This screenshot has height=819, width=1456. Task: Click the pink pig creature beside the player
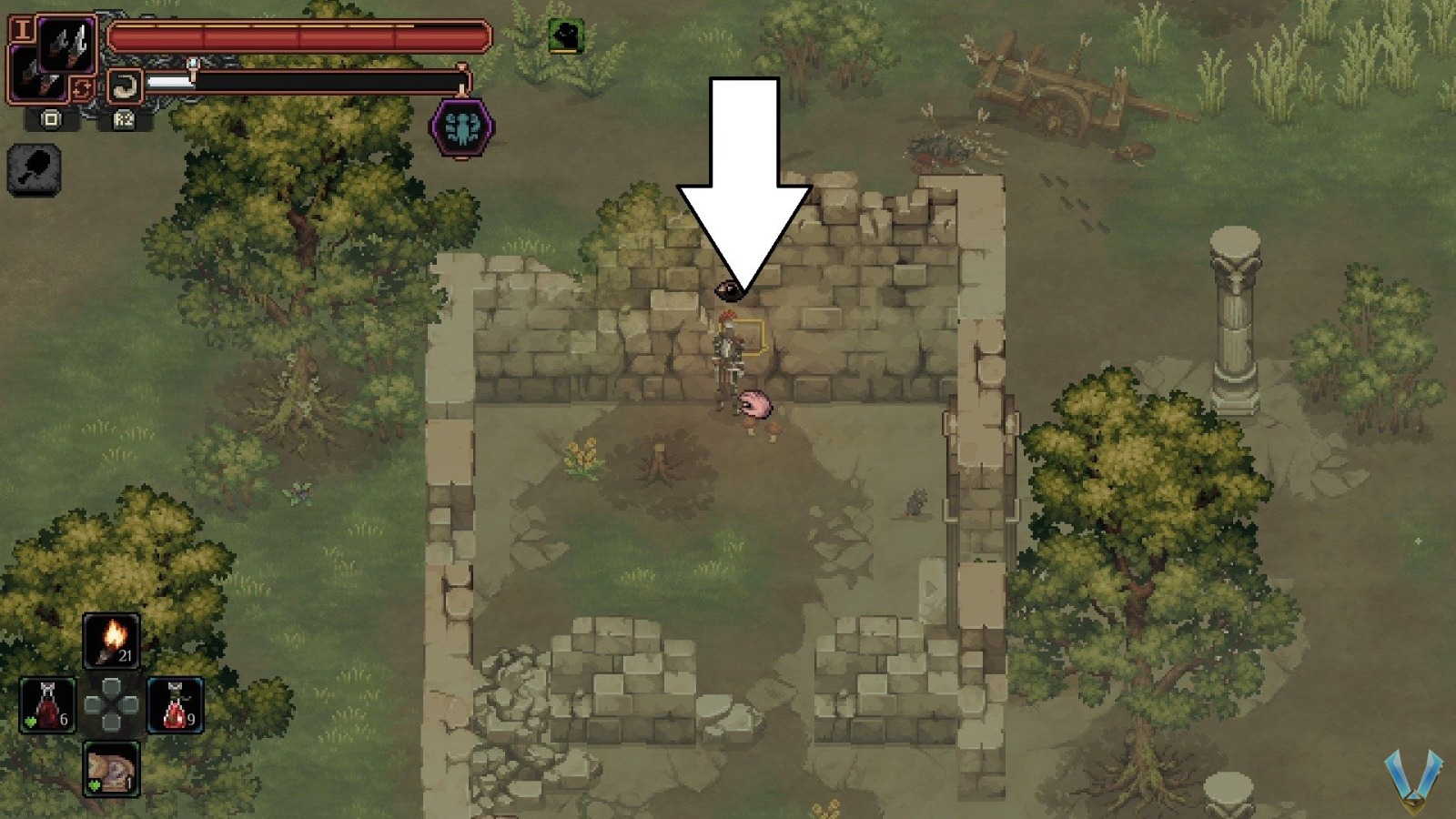pyautogui.click(x=755, y=405)
